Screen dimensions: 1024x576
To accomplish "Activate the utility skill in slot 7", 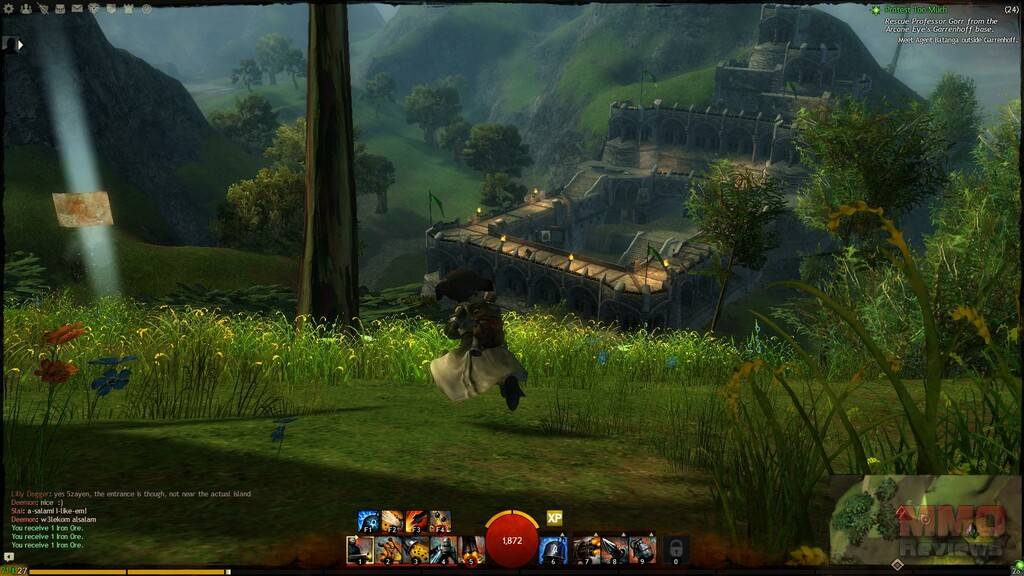I will click(586, 549).
